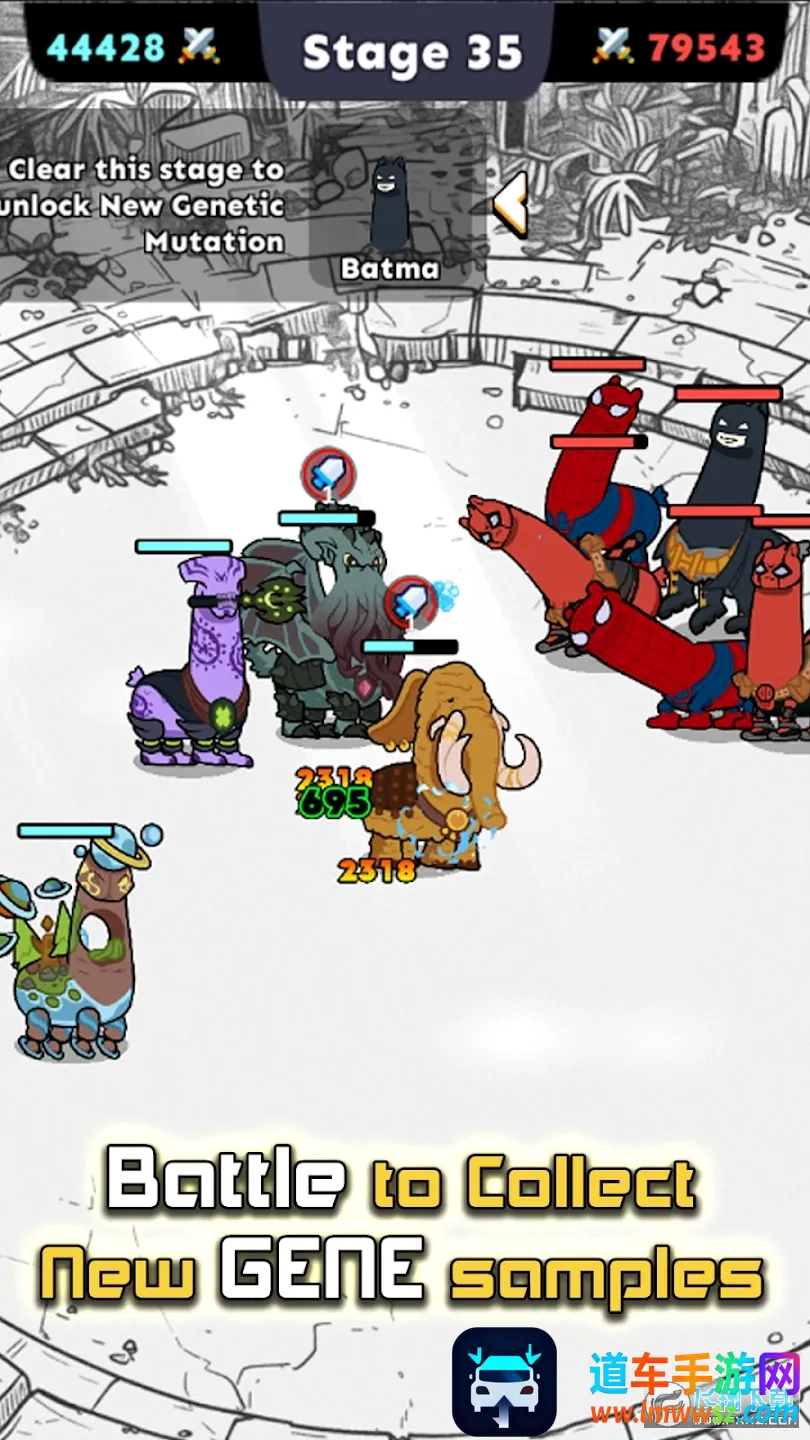The height and width of the screenshot is (1440, 810).
Task: Click the blue car watermark logo
Action: tap(504, 1380)
